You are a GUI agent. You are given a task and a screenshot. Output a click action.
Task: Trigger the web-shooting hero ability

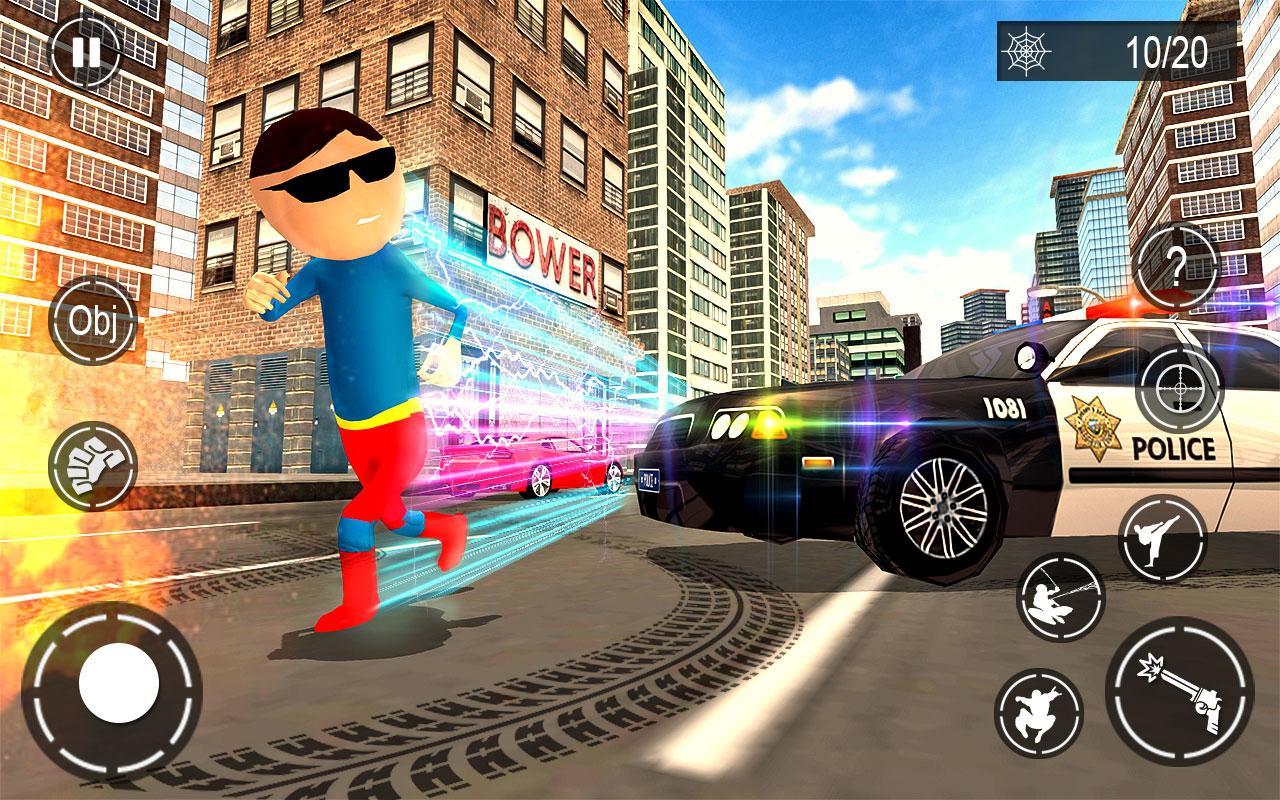coord(1060,597)
